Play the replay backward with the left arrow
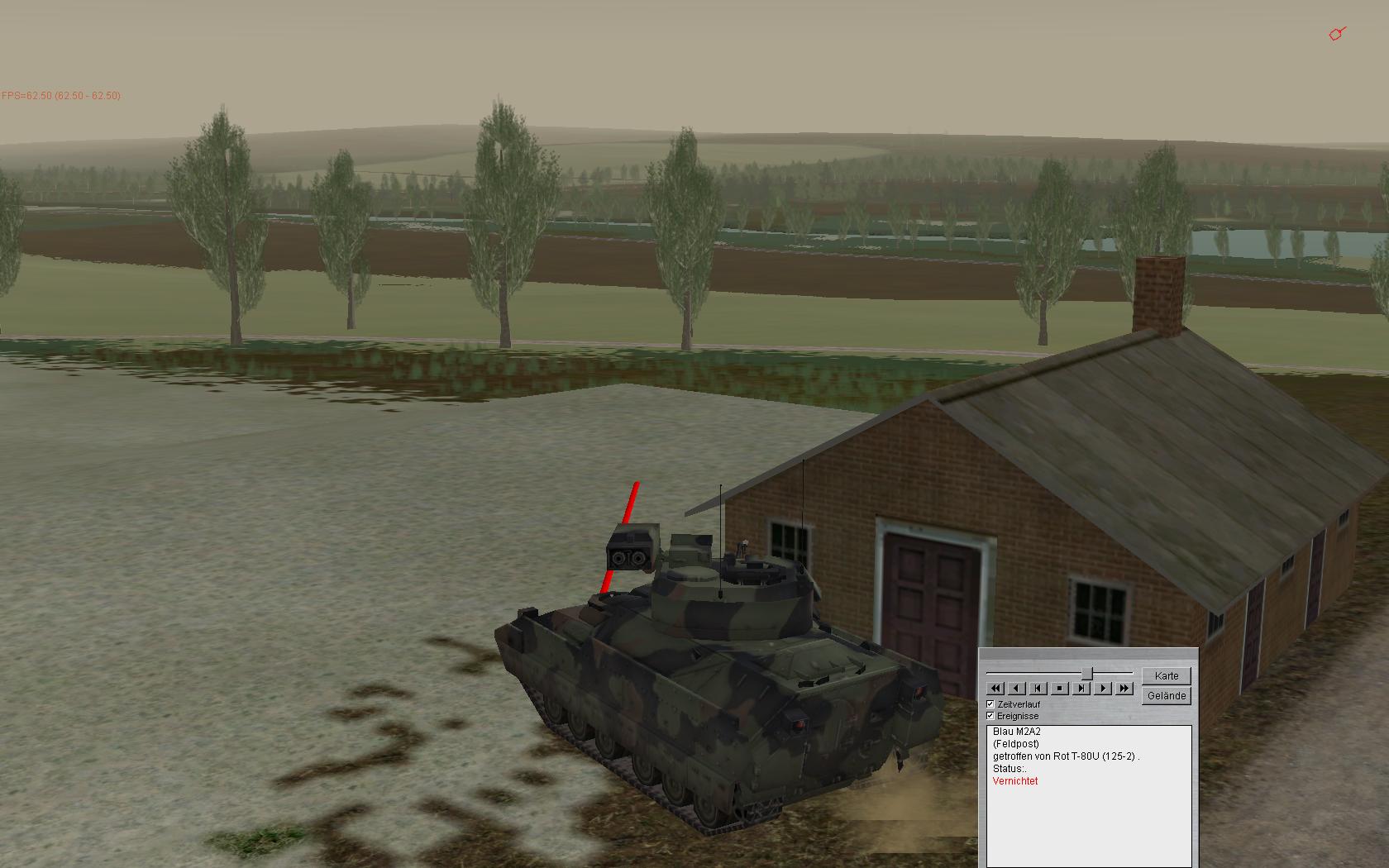The width and height of the screenshot is (1389, 868). tap(1017, 688)
